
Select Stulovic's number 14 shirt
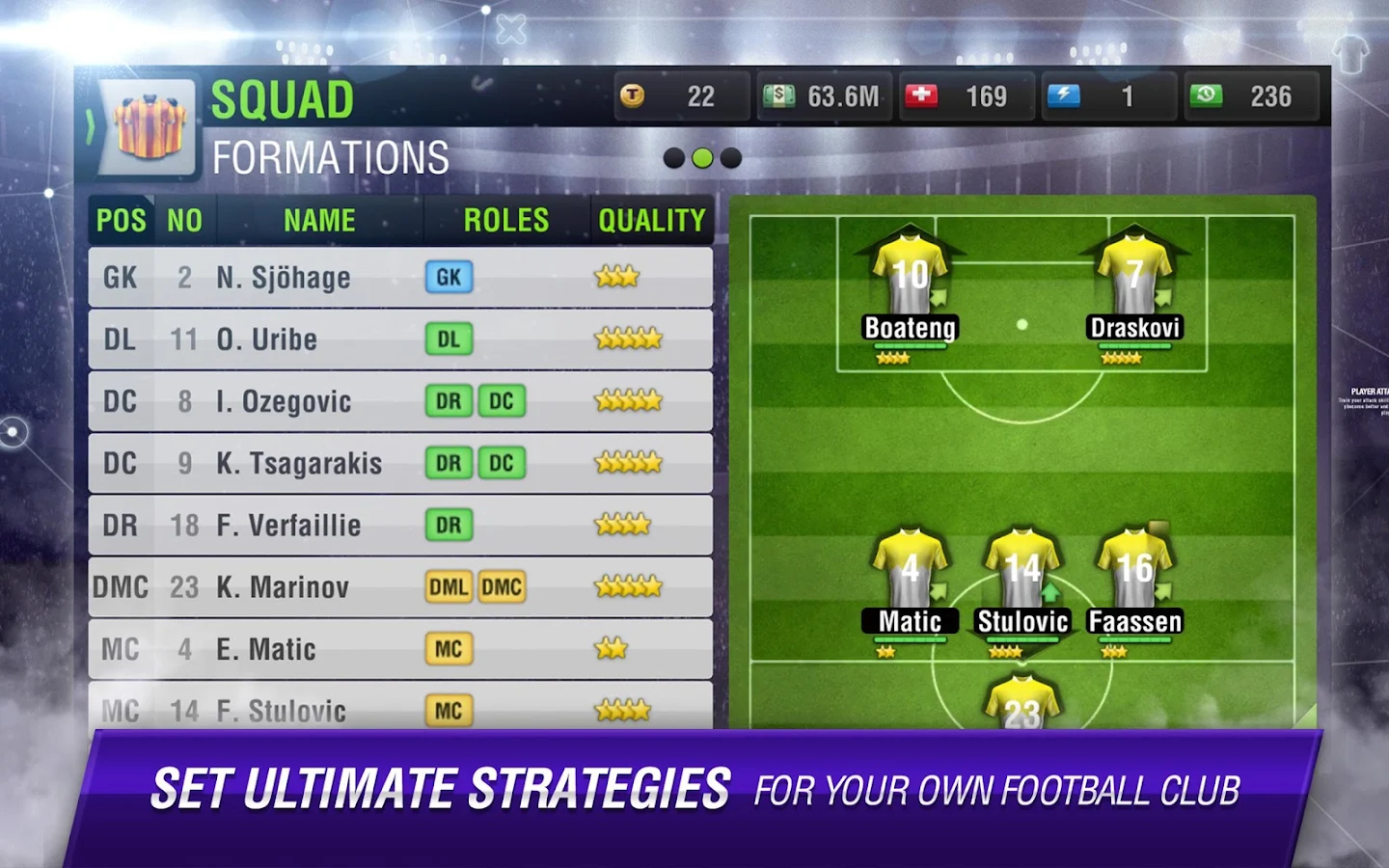click(x=1022, y=567)
